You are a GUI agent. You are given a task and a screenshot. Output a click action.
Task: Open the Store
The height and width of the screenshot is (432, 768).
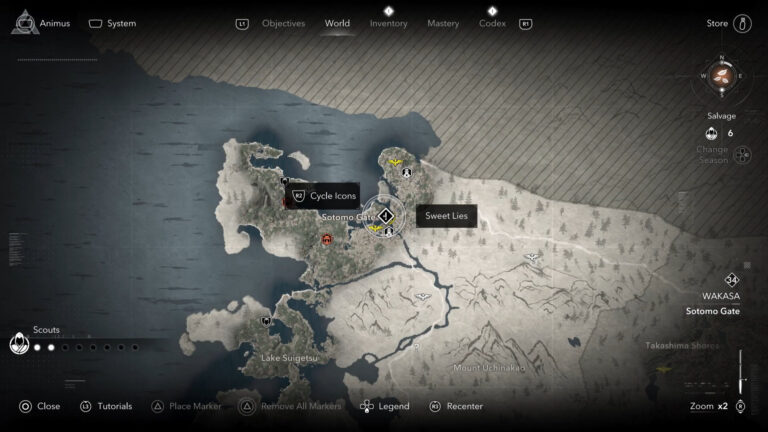pyautogui.click(x=727, y=23)
